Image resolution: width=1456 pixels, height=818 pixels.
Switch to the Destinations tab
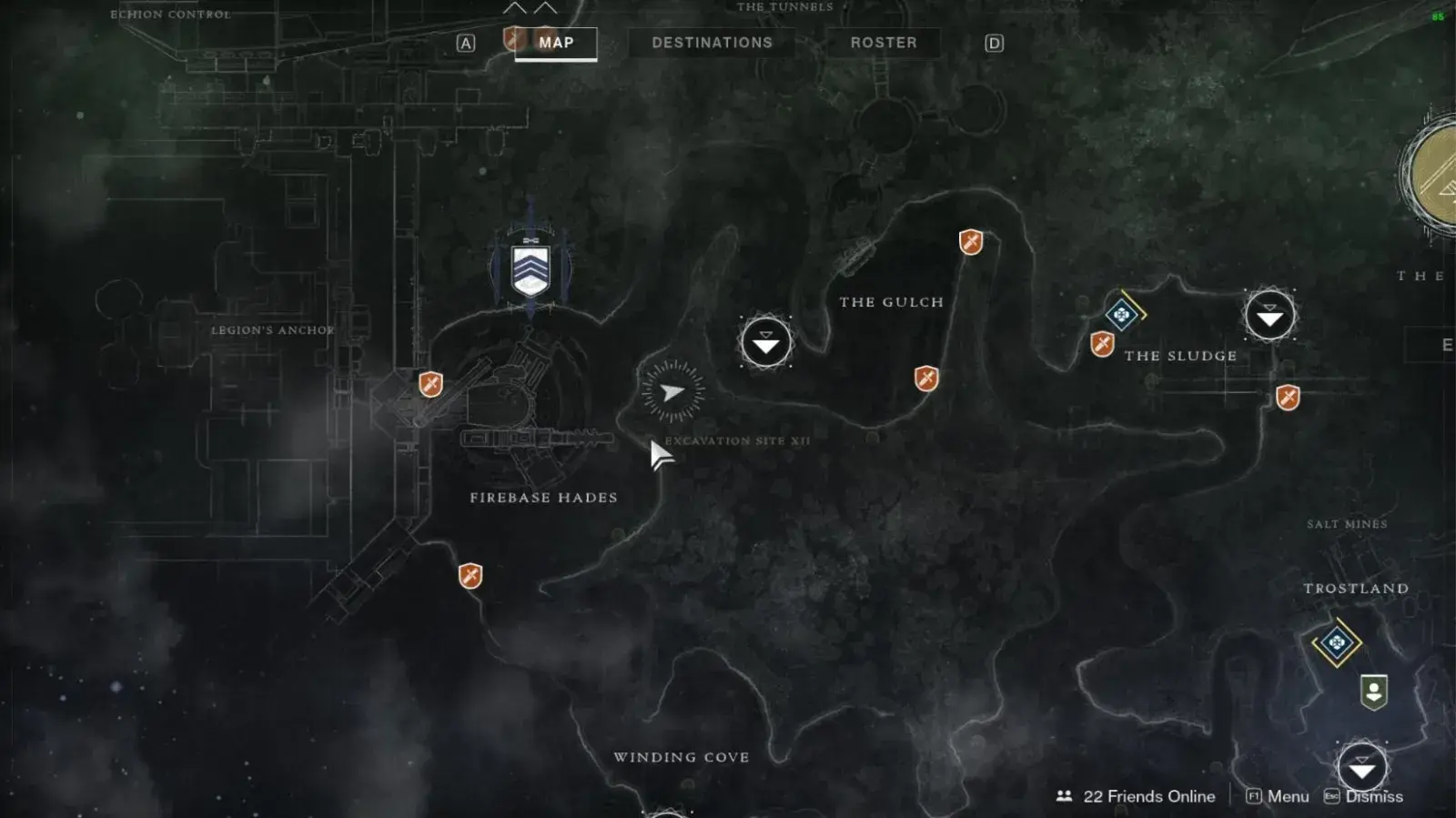712,43
